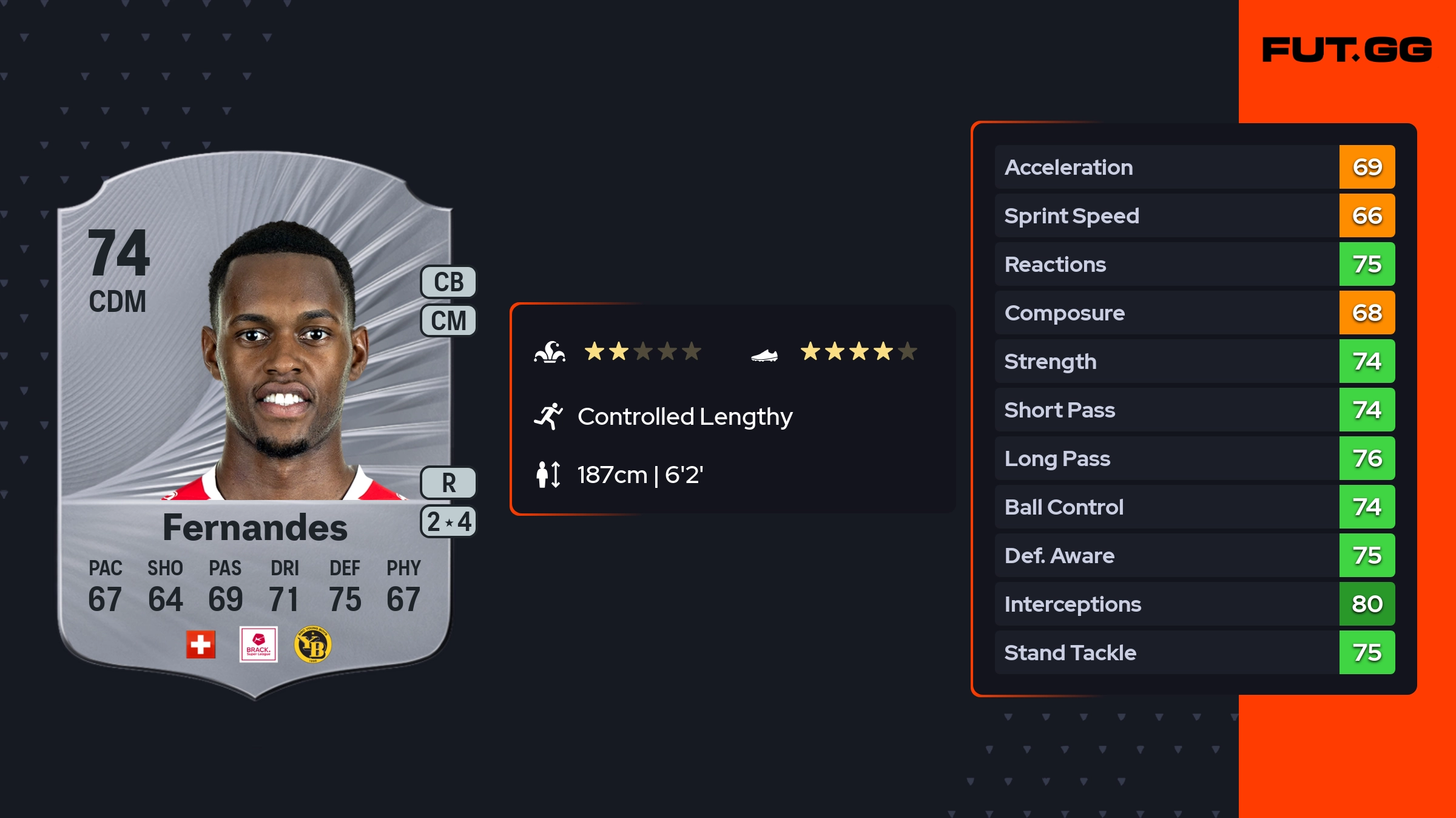
Task: Select the Interceptions stat row
Action: (x=1194, y=604)
